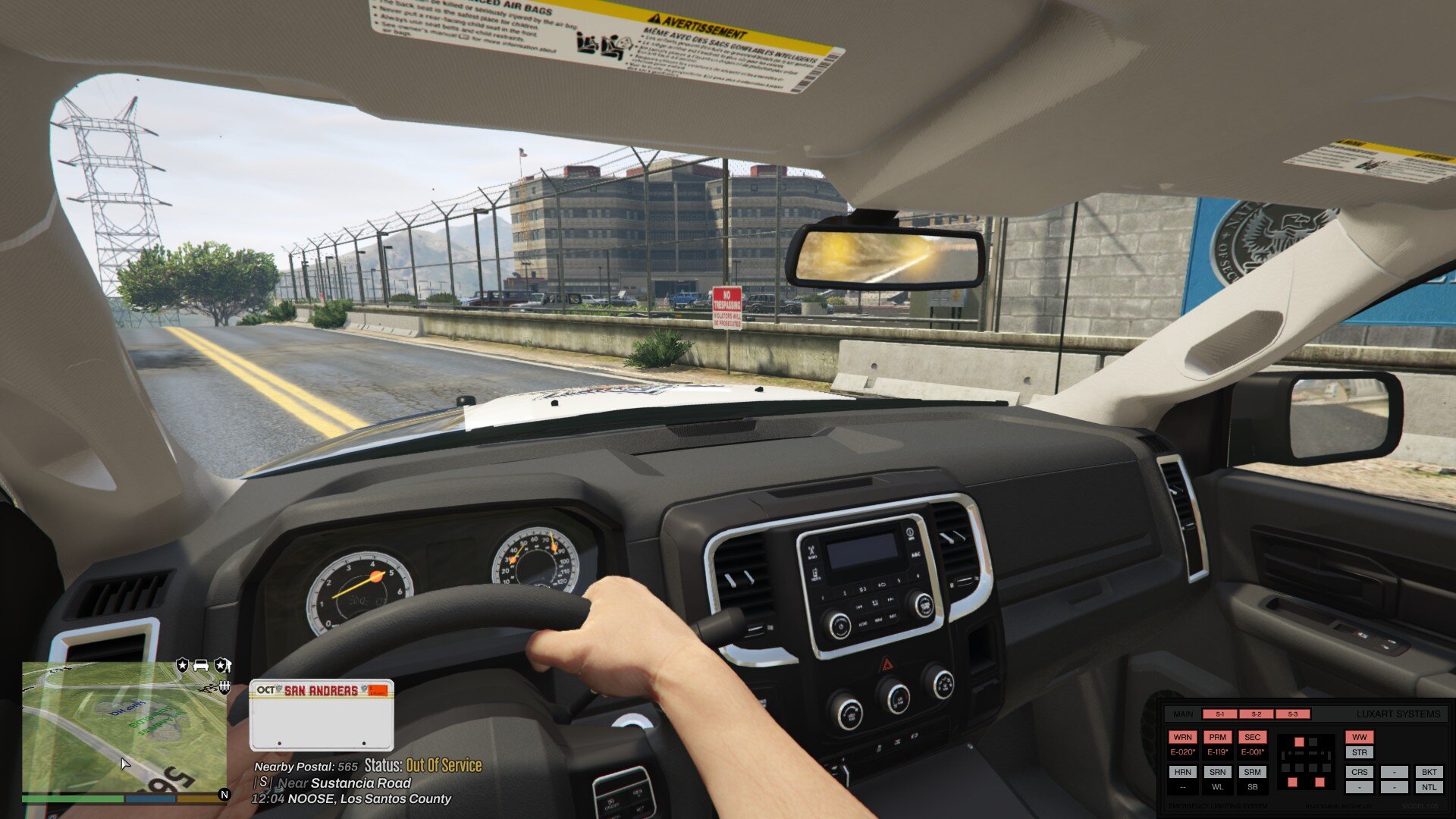This screenshot has height=819, width=1456.
Task: Toggle the SEC secondary lights button
Action: 1252,737
